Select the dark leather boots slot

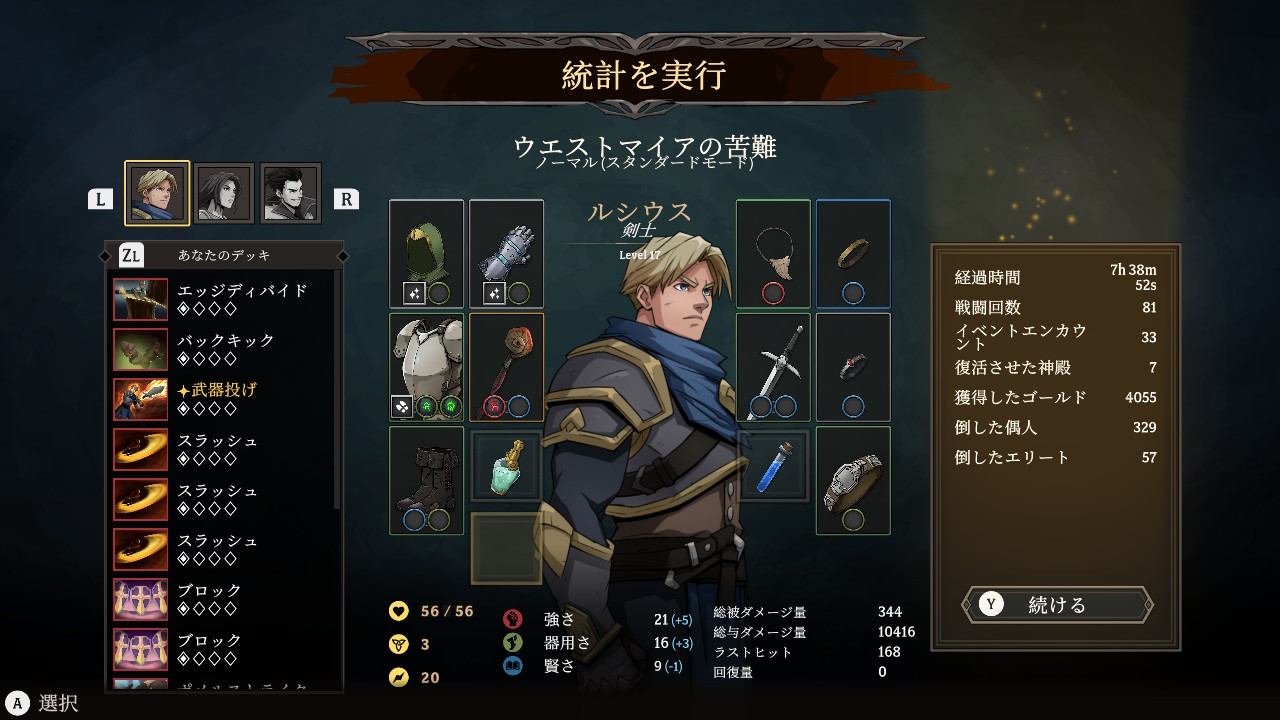tap(427, 480)
